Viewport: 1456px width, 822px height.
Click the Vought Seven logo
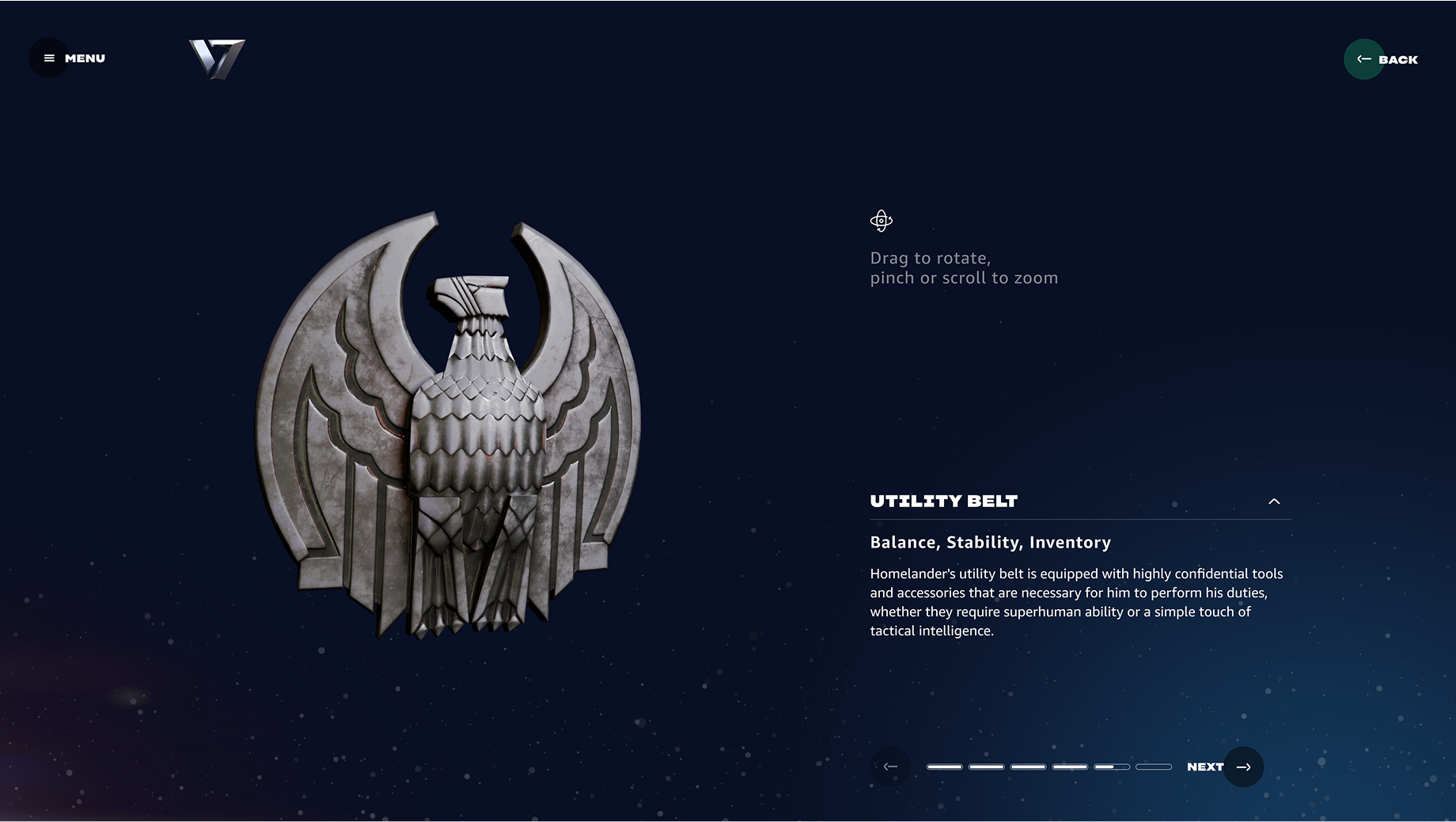[218, 59]
